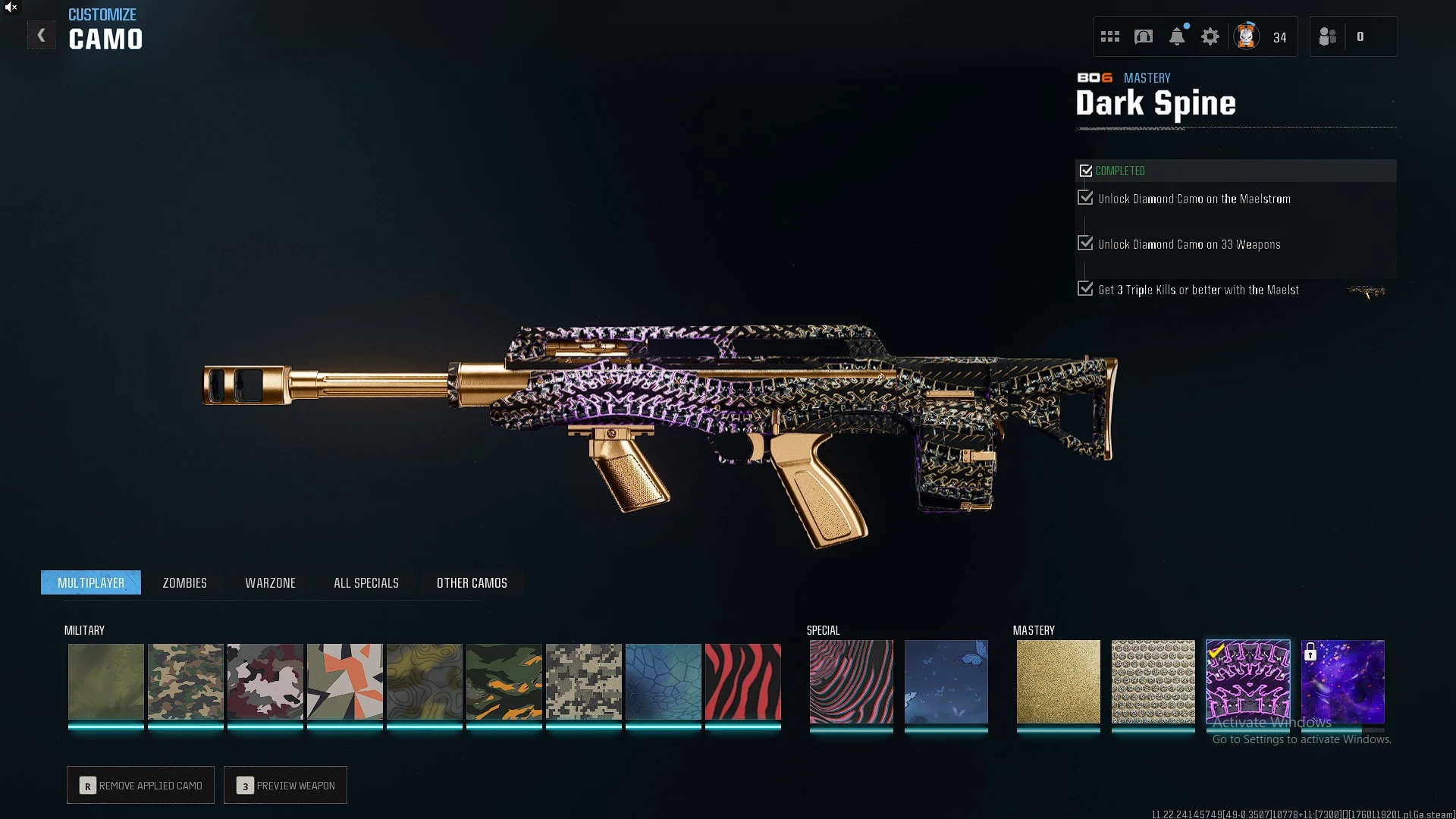1456x819 pixels.
Task: Pick the locked purple galaxy camo
Action: tap(1342, 681)
